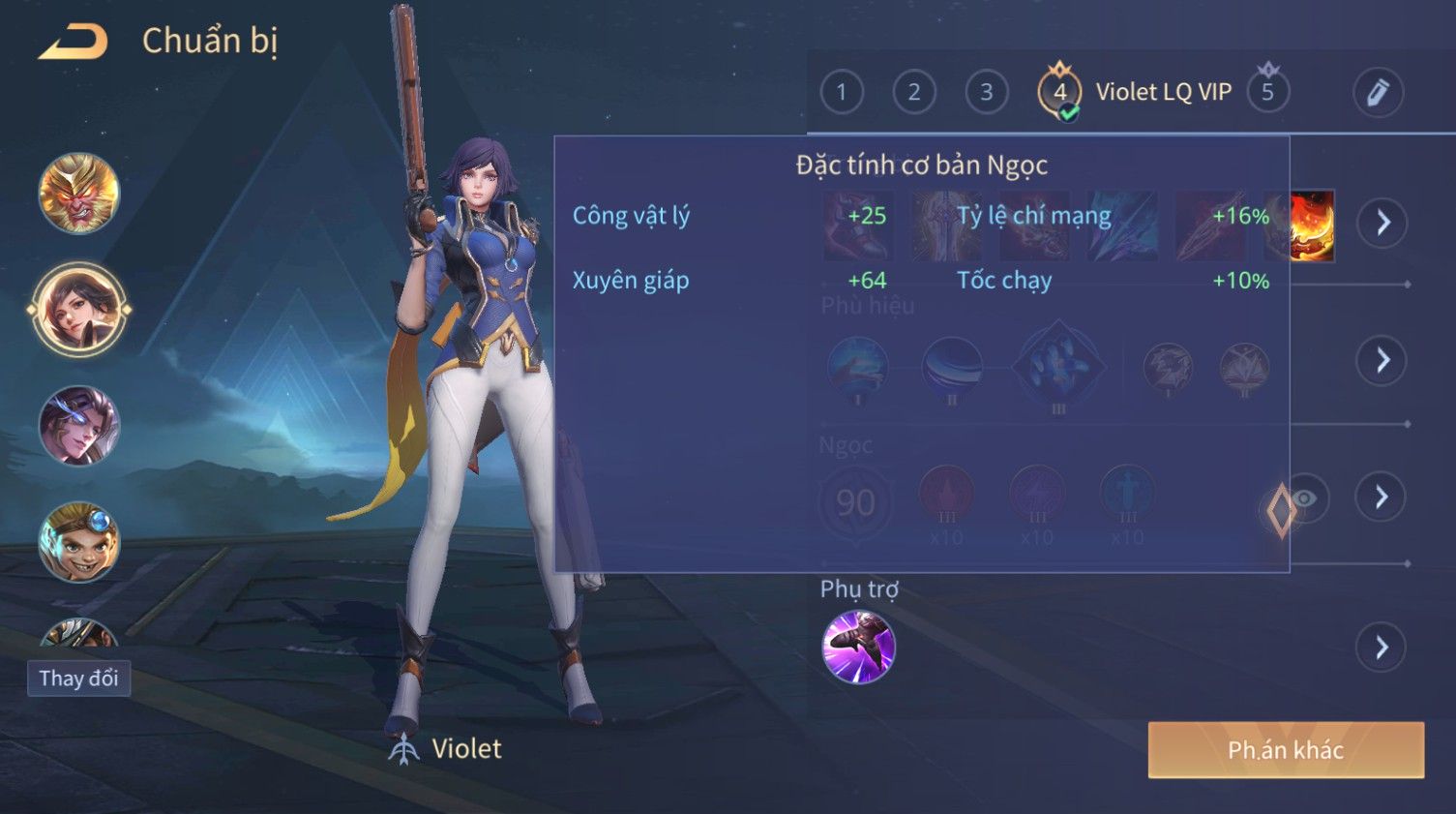
Task: Switch to build preset 2
Action: (x=914, y=92)
